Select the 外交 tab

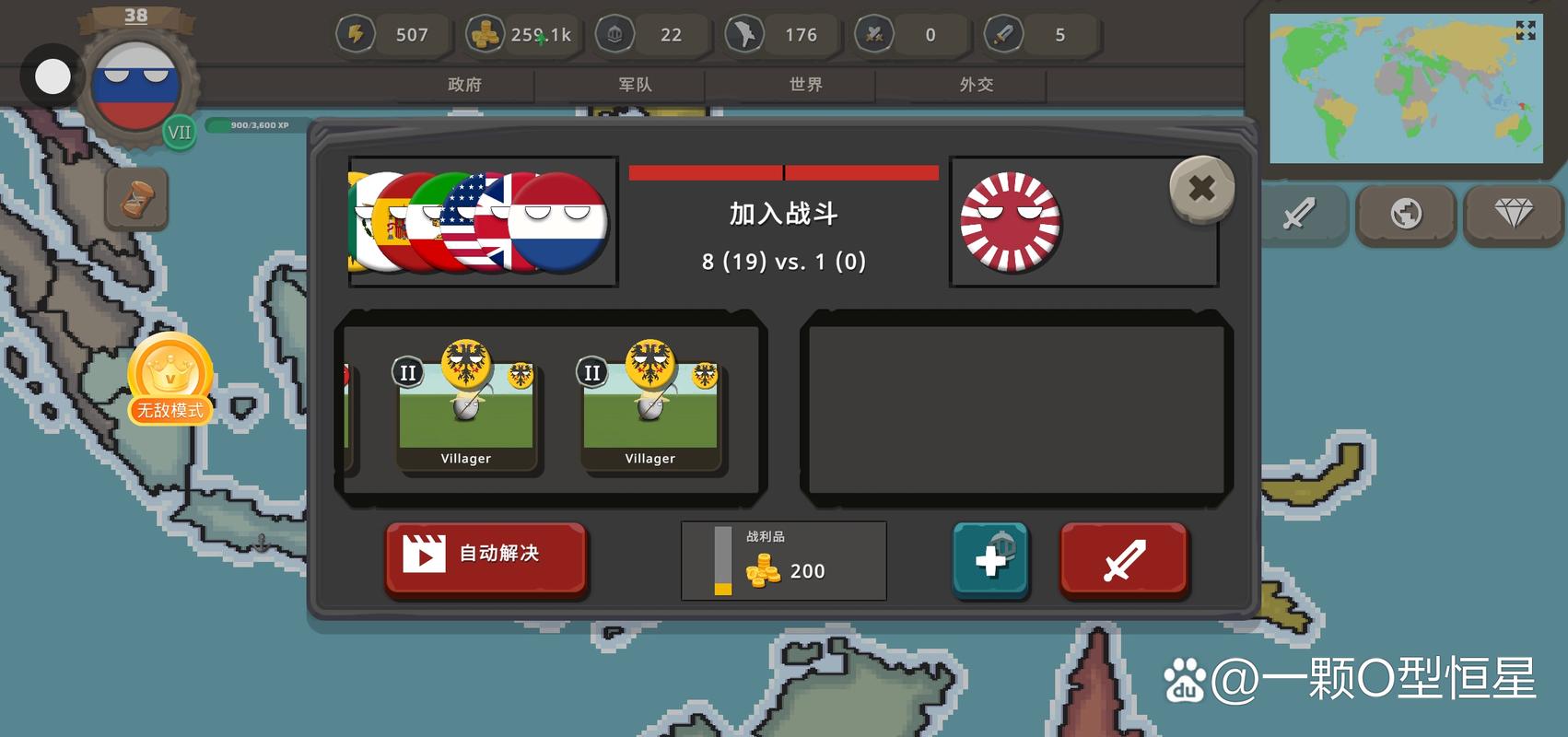point(977,84)
